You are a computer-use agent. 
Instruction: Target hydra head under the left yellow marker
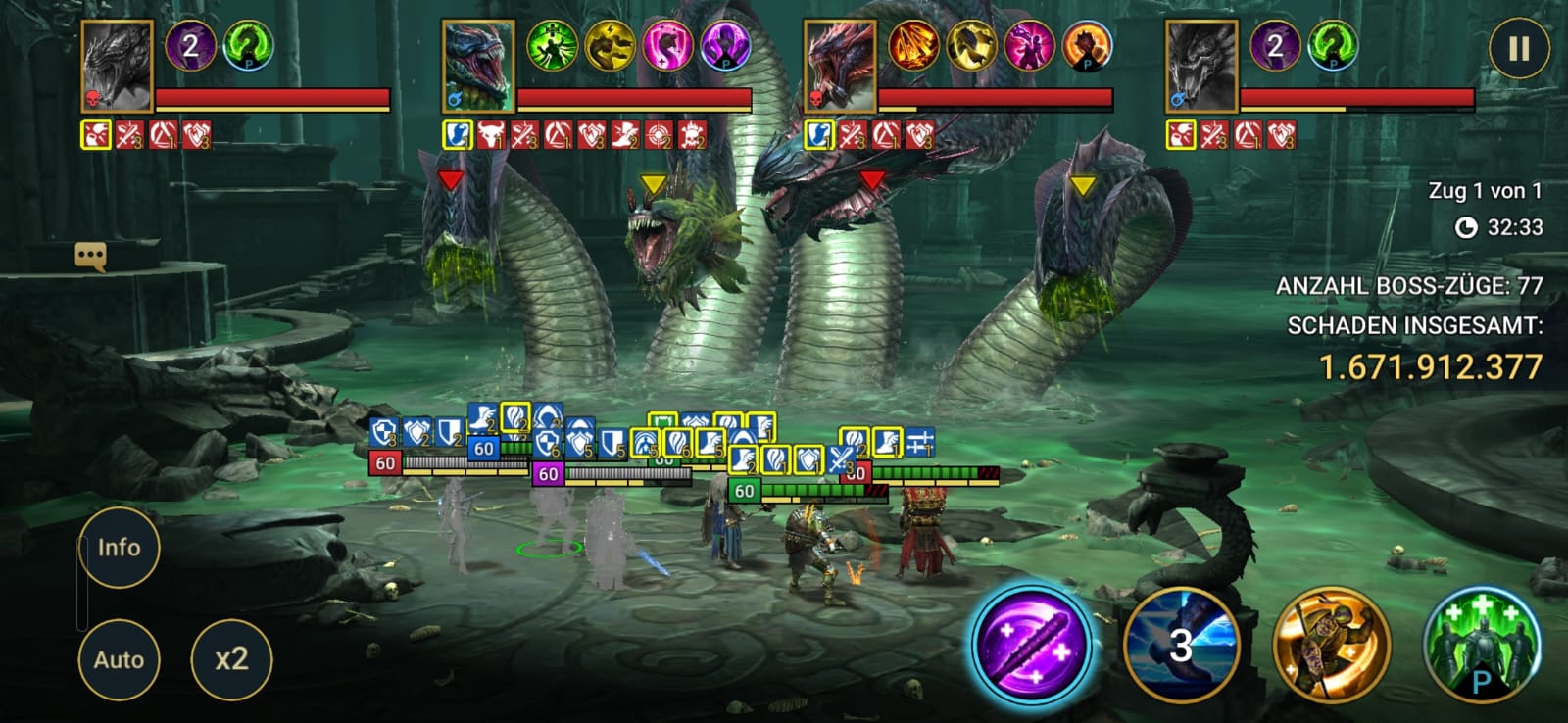pos(666,245)
